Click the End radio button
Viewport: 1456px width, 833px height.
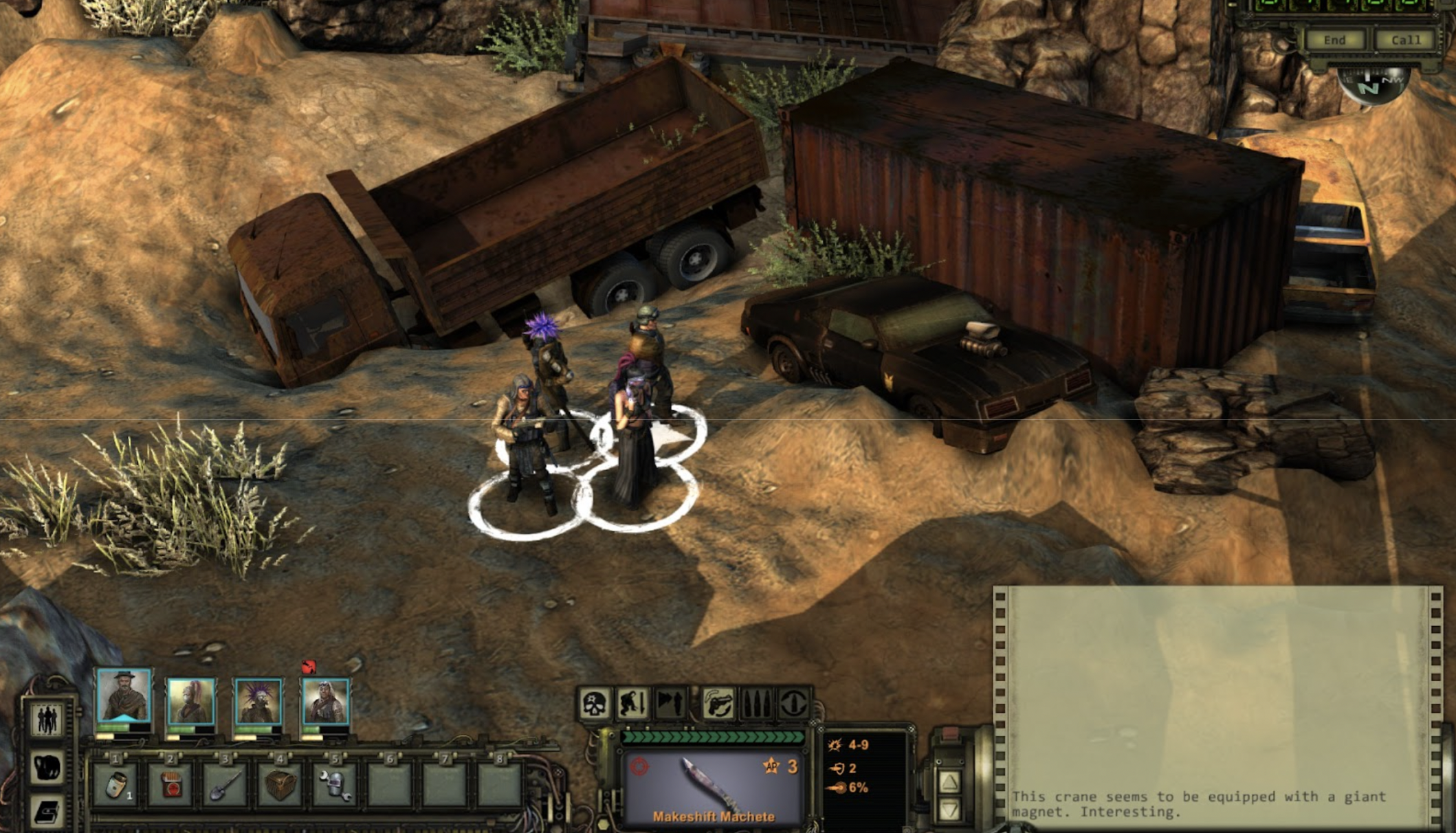[1334, 41]
